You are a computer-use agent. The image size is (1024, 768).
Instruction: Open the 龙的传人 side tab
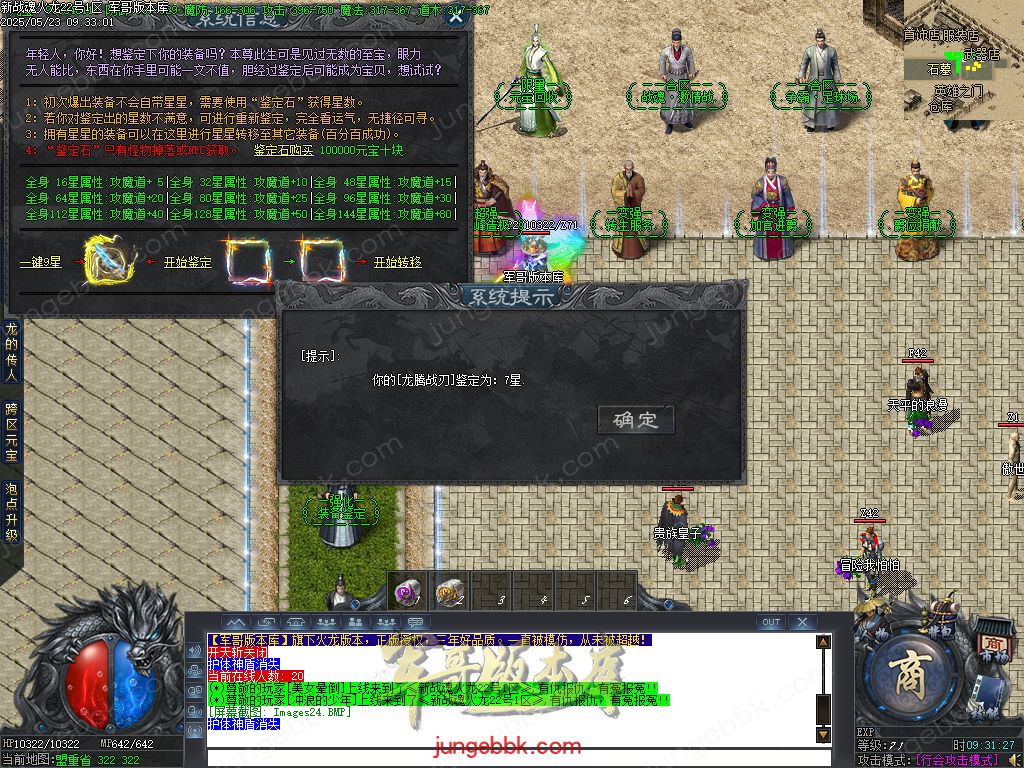11,351
